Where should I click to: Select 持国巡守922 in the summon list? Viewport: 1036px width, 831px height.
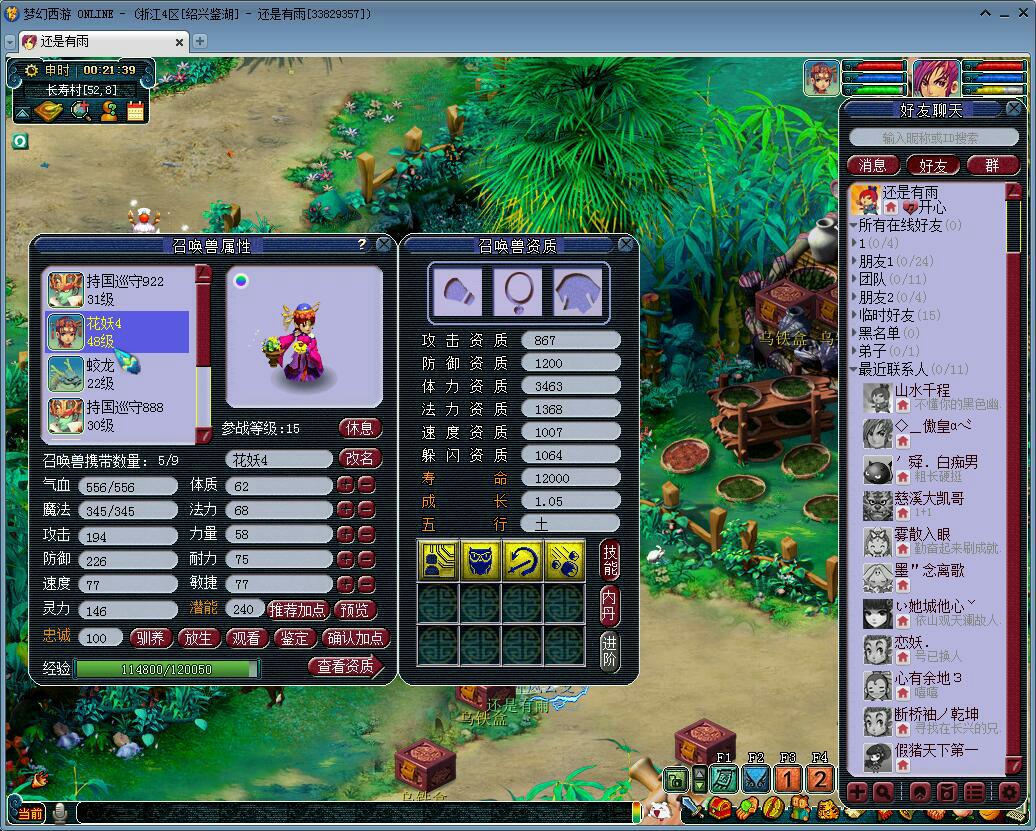coord(118,289)
